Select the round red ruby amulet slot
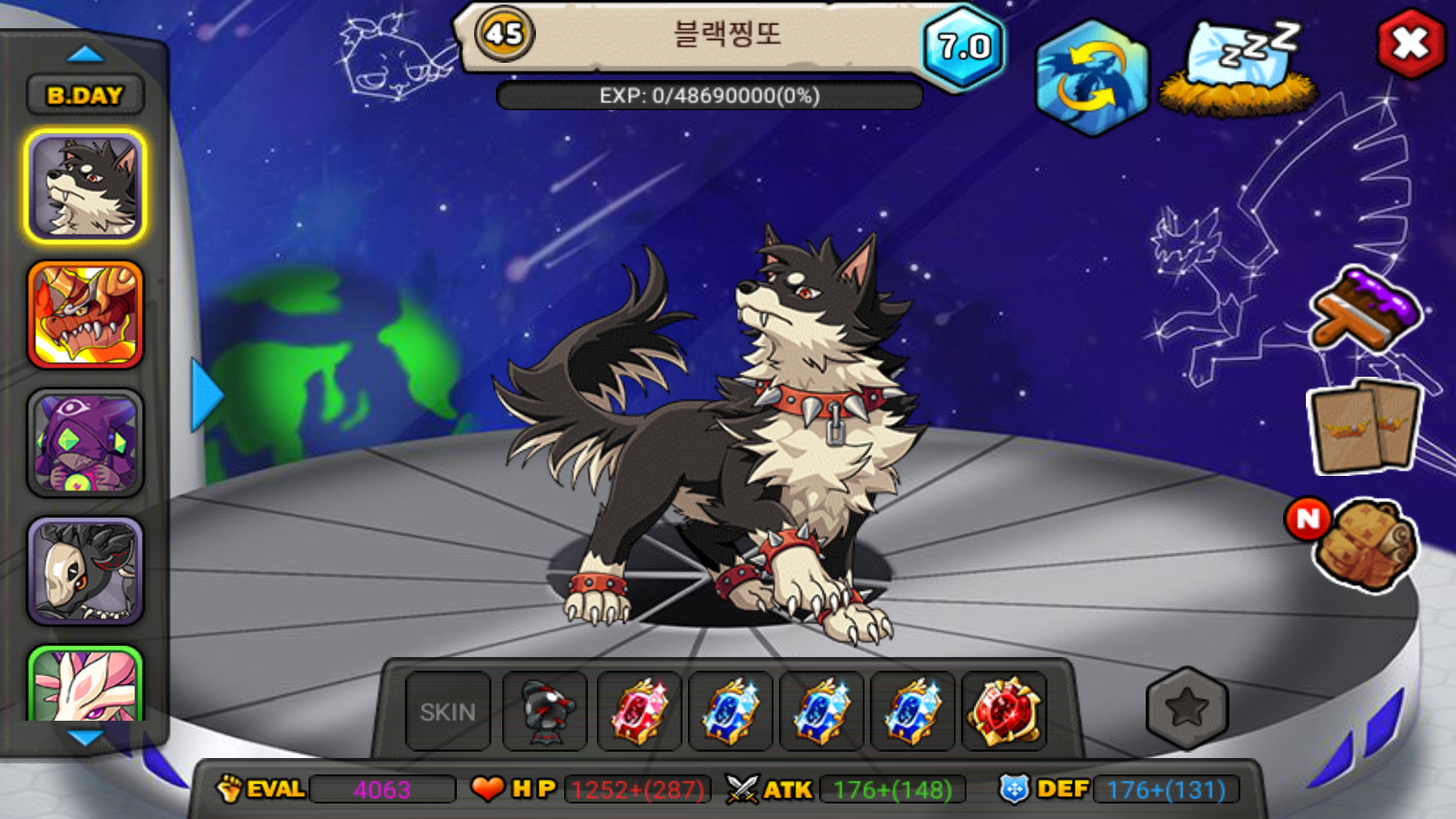Image resolution: width=1456 pixels, height=819 pixels. click(1004, 712)
